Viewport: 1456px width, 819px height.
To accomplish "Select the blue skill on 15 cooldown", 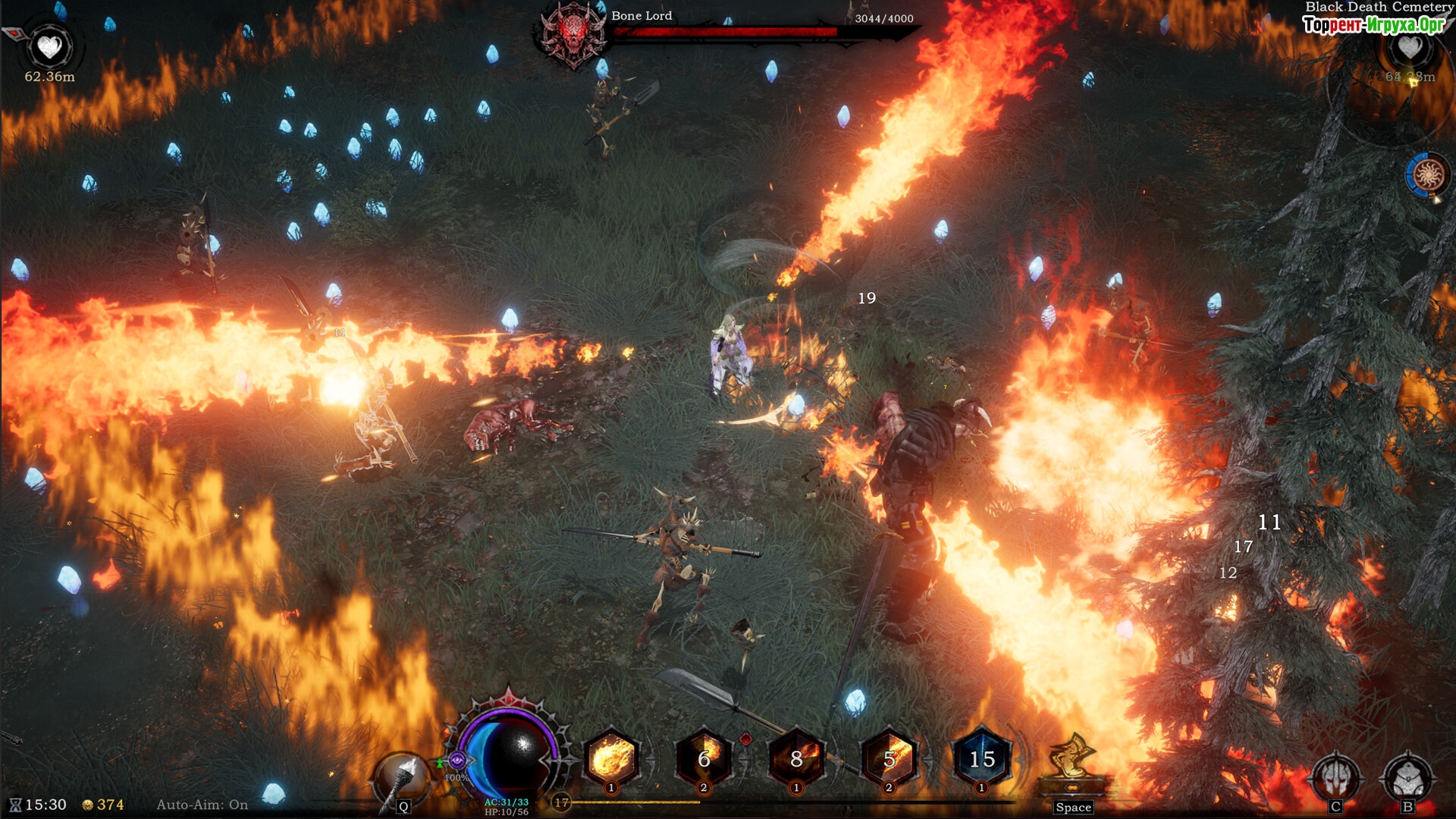I will (x=982, y=758).
